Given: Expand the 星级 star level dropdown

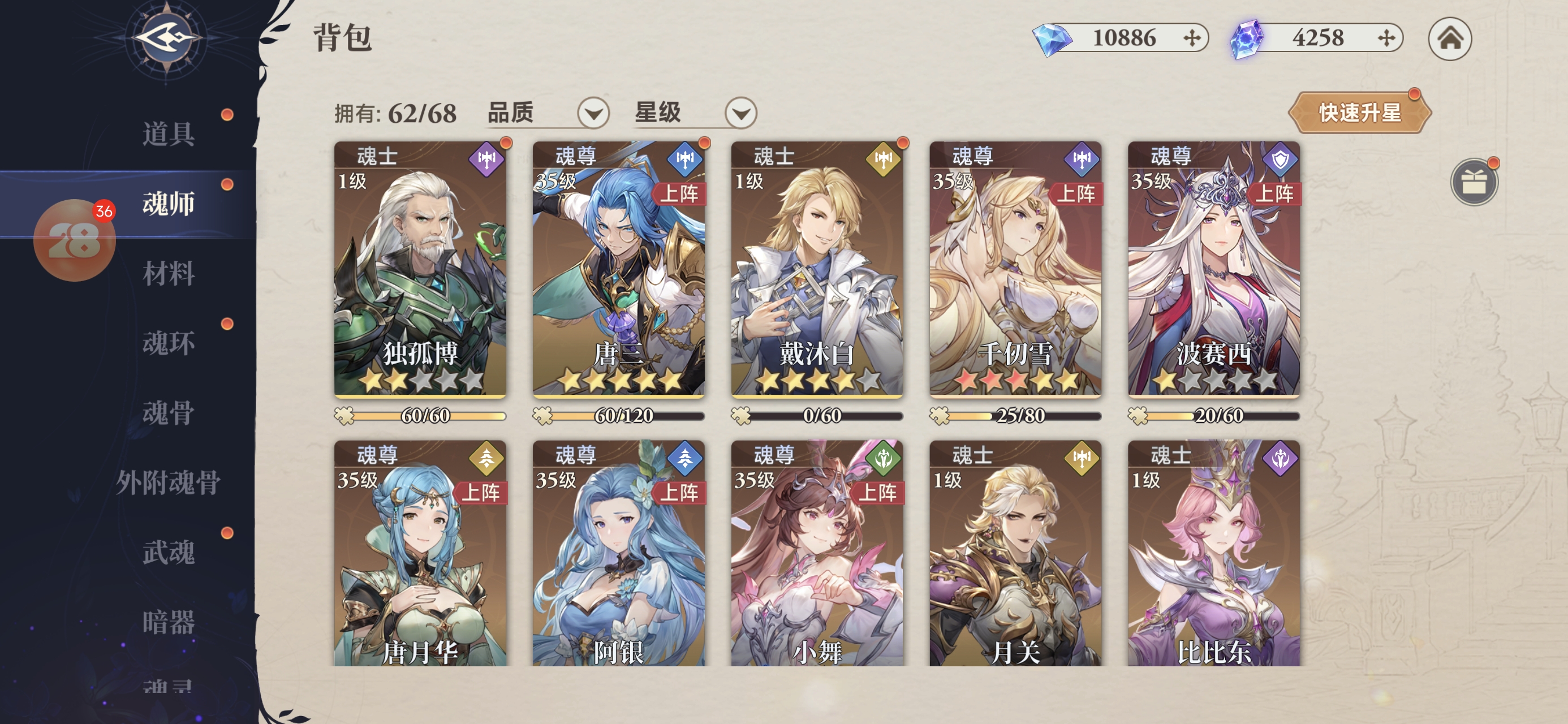Looking at the screenshot, I should point(740,113).
